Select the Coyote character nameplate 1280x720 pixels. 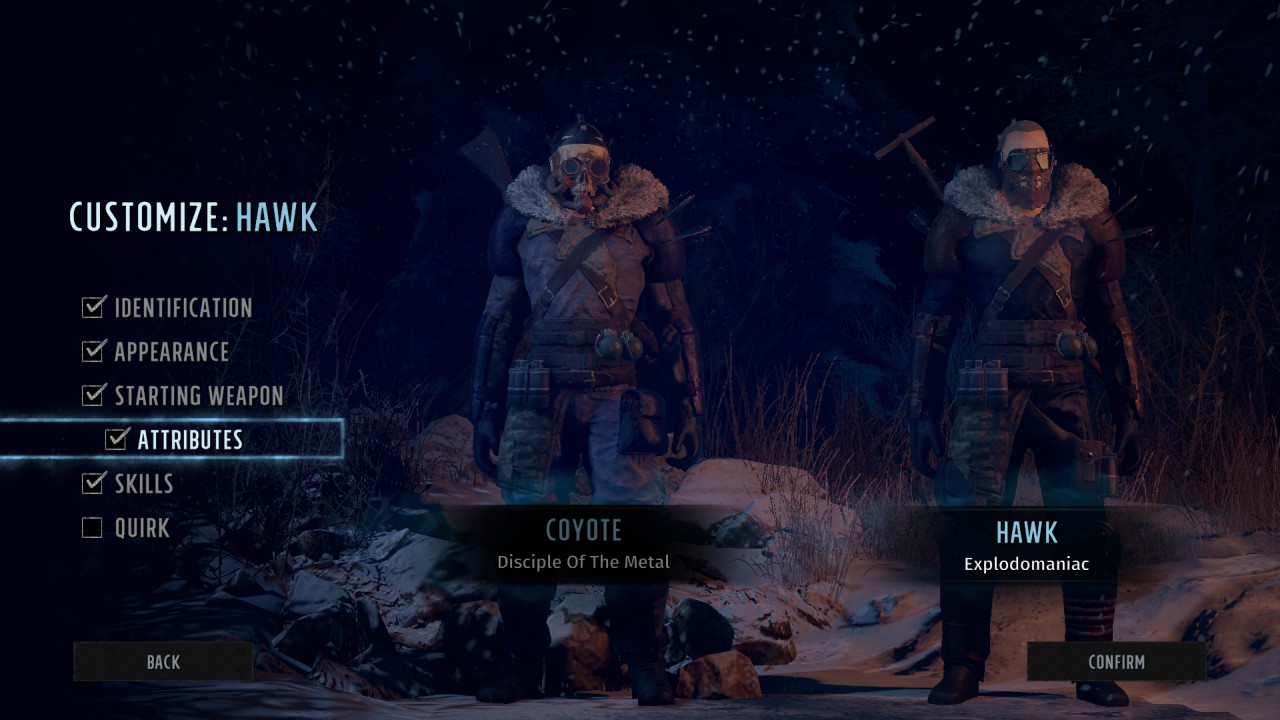pyautogui.click(x=583, y=543)
